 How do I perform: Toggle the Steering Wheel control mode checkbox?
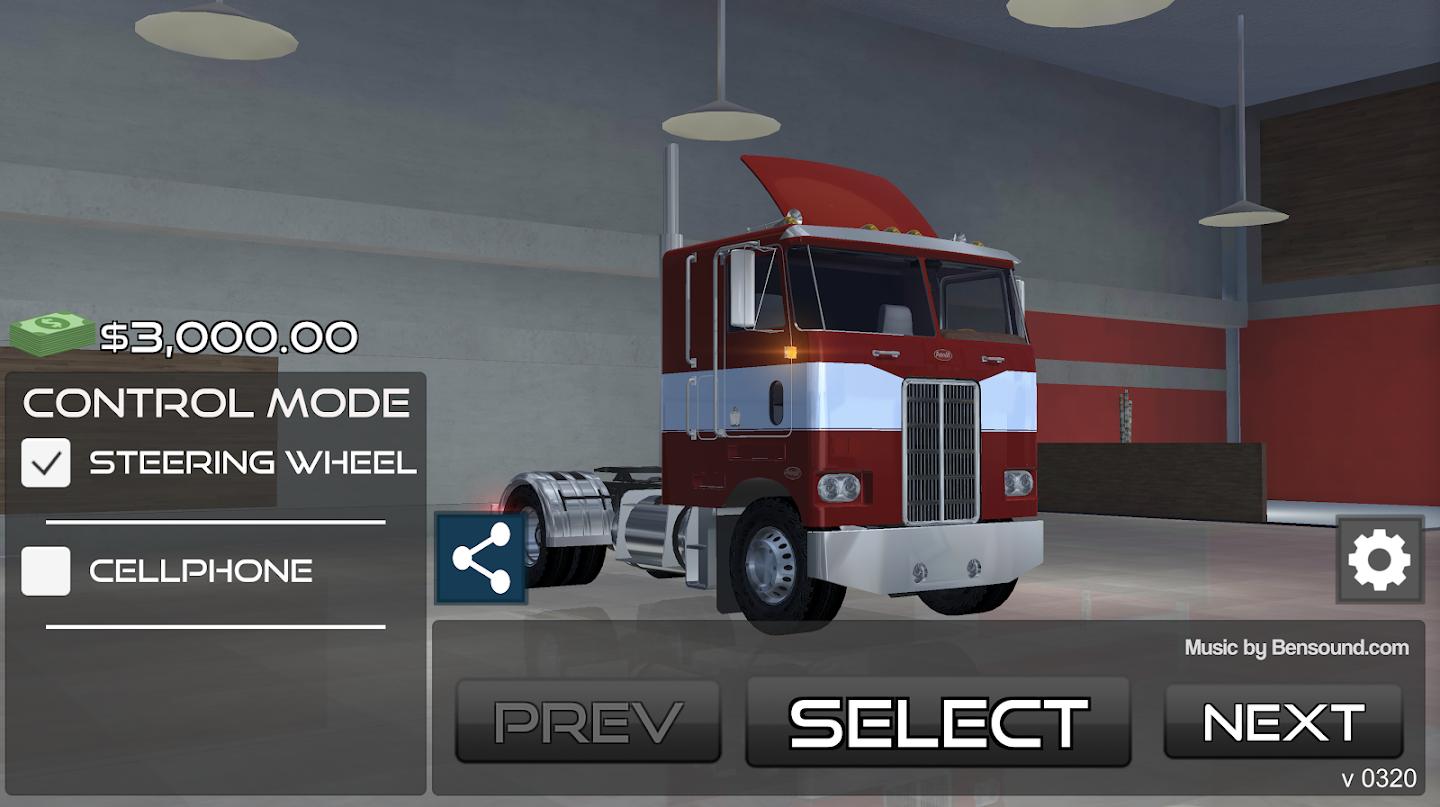click(x=46, y=463)
